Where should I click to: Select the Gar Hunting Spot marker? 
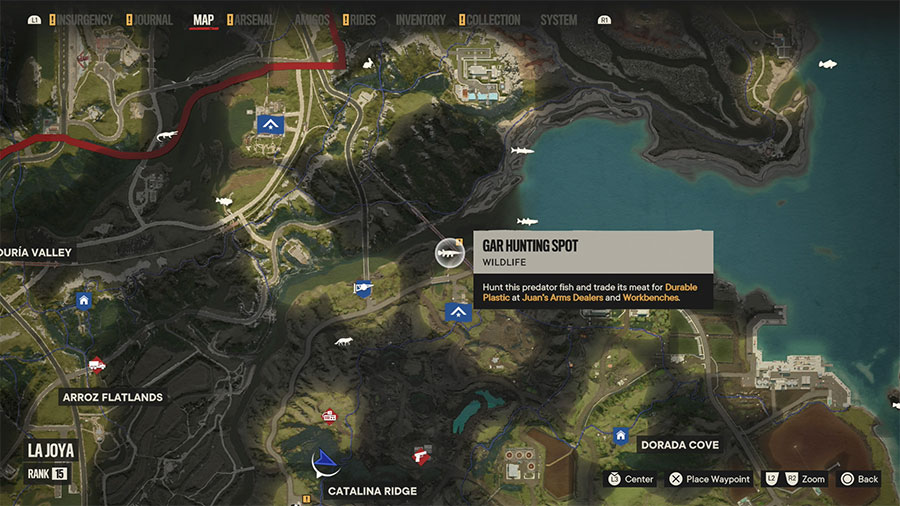tap(450, 254)
